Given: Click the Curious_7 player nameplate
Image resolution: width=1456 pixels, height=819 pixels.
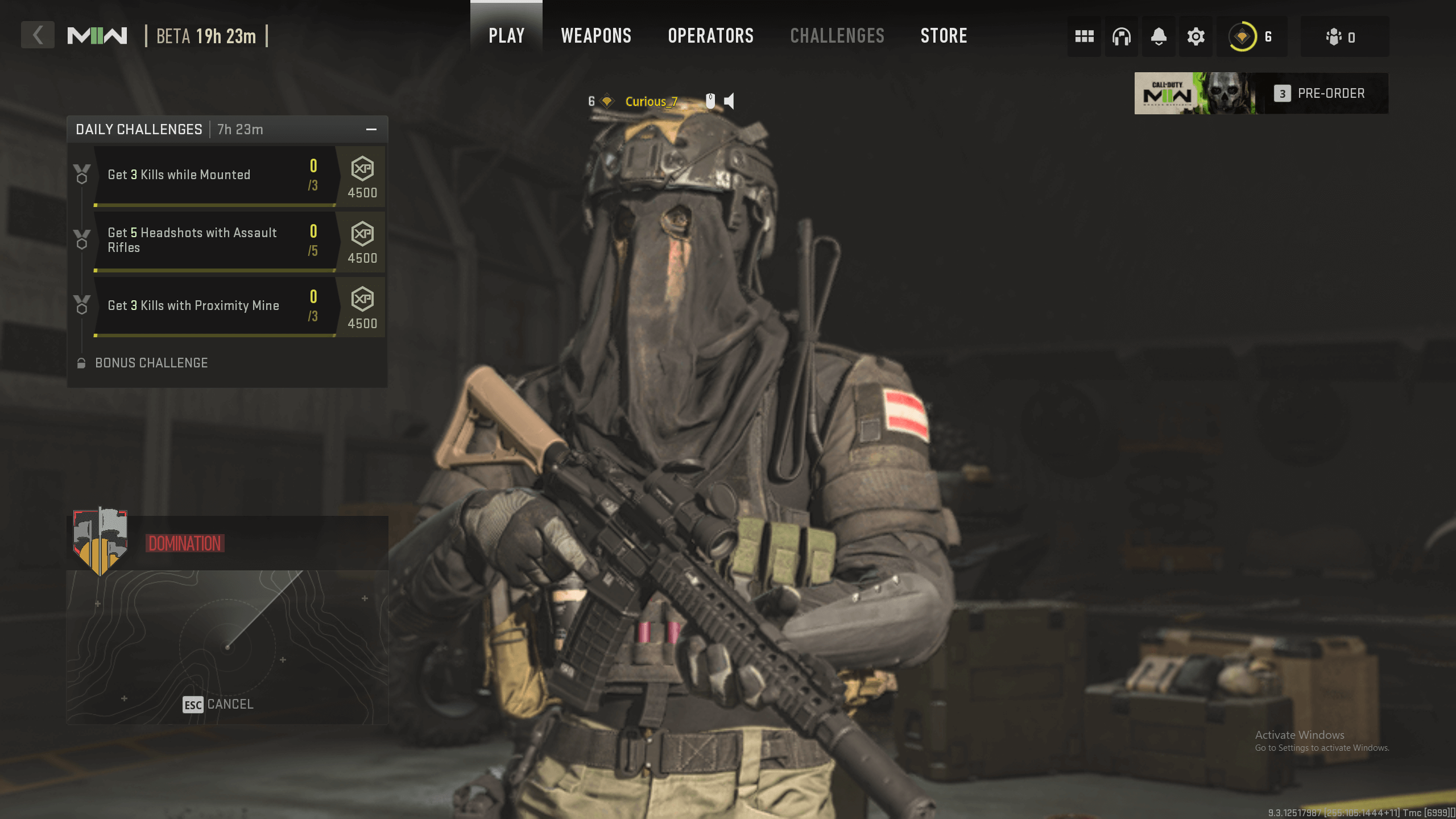Looking at the screenshot, I should click(x=651, y=101).
